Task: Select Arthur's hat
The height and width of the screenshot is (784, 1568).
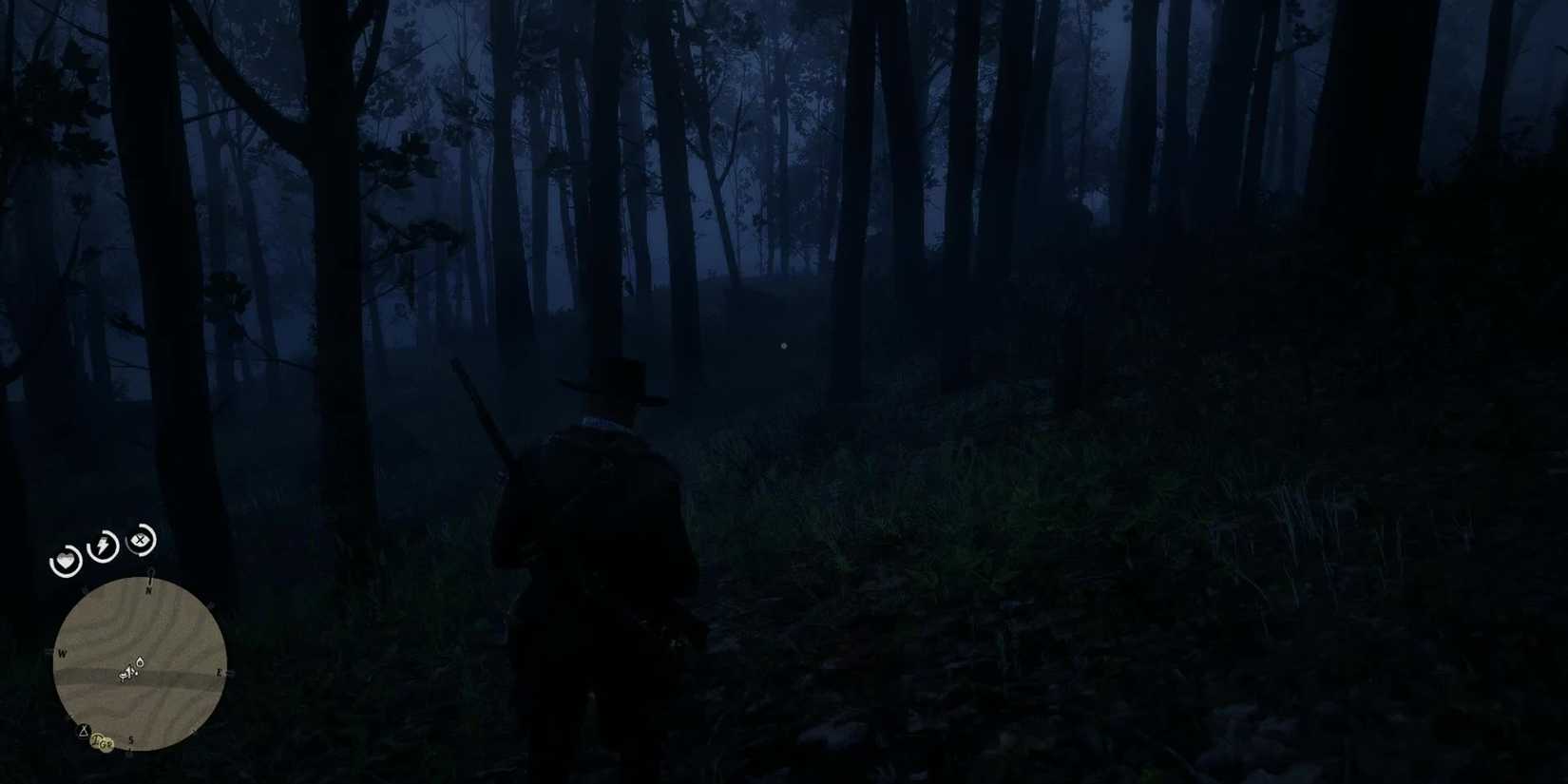Action: pos(616,381)
